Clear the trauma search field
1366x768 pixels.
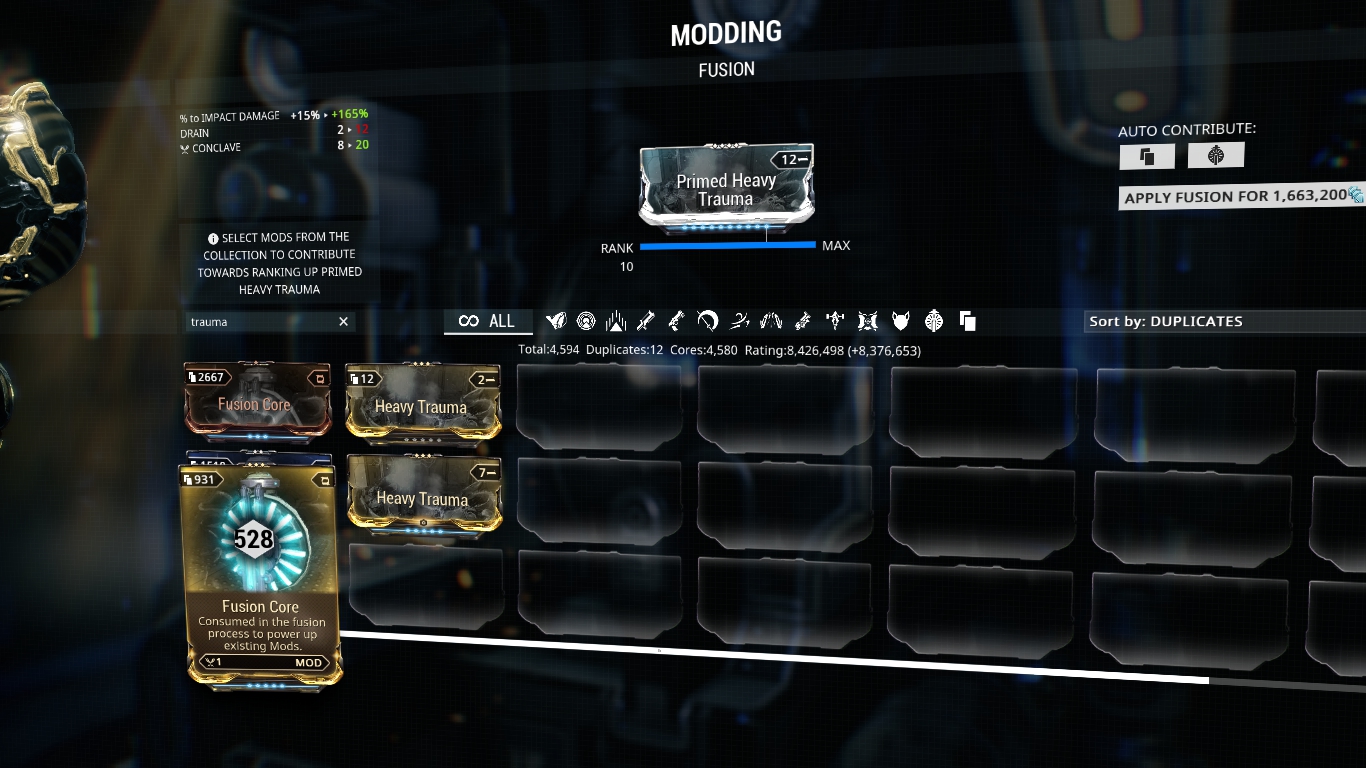coord(343,321)
